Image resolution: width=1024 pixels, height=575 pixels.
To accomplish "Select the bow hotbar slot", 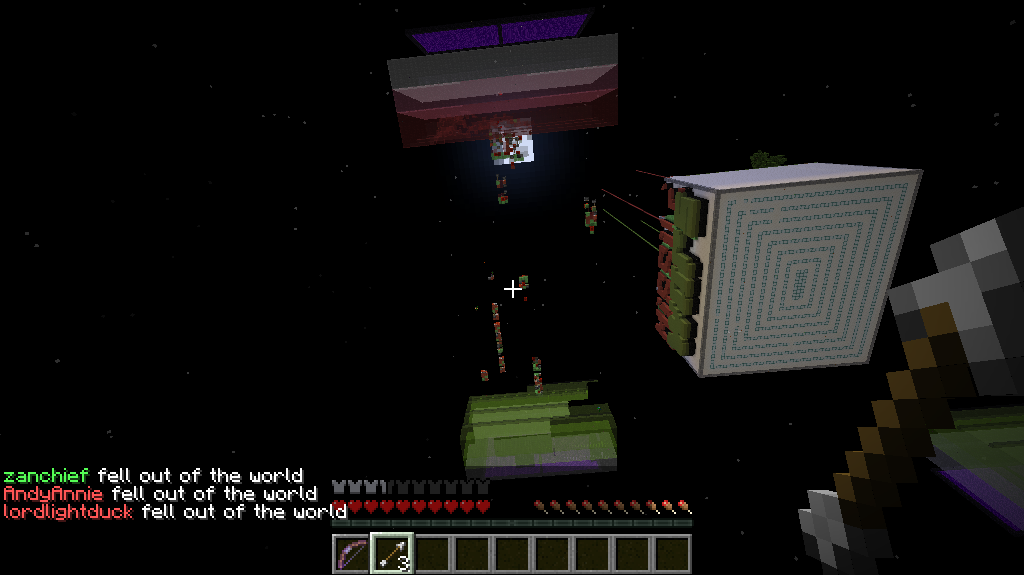I will 351,553.
